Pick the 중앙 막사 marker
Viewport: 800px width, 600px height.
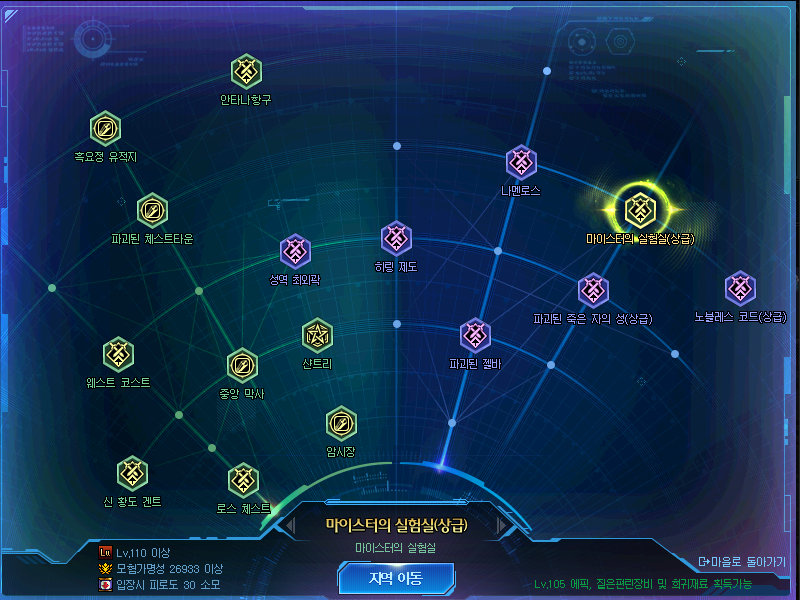(242, 365)
